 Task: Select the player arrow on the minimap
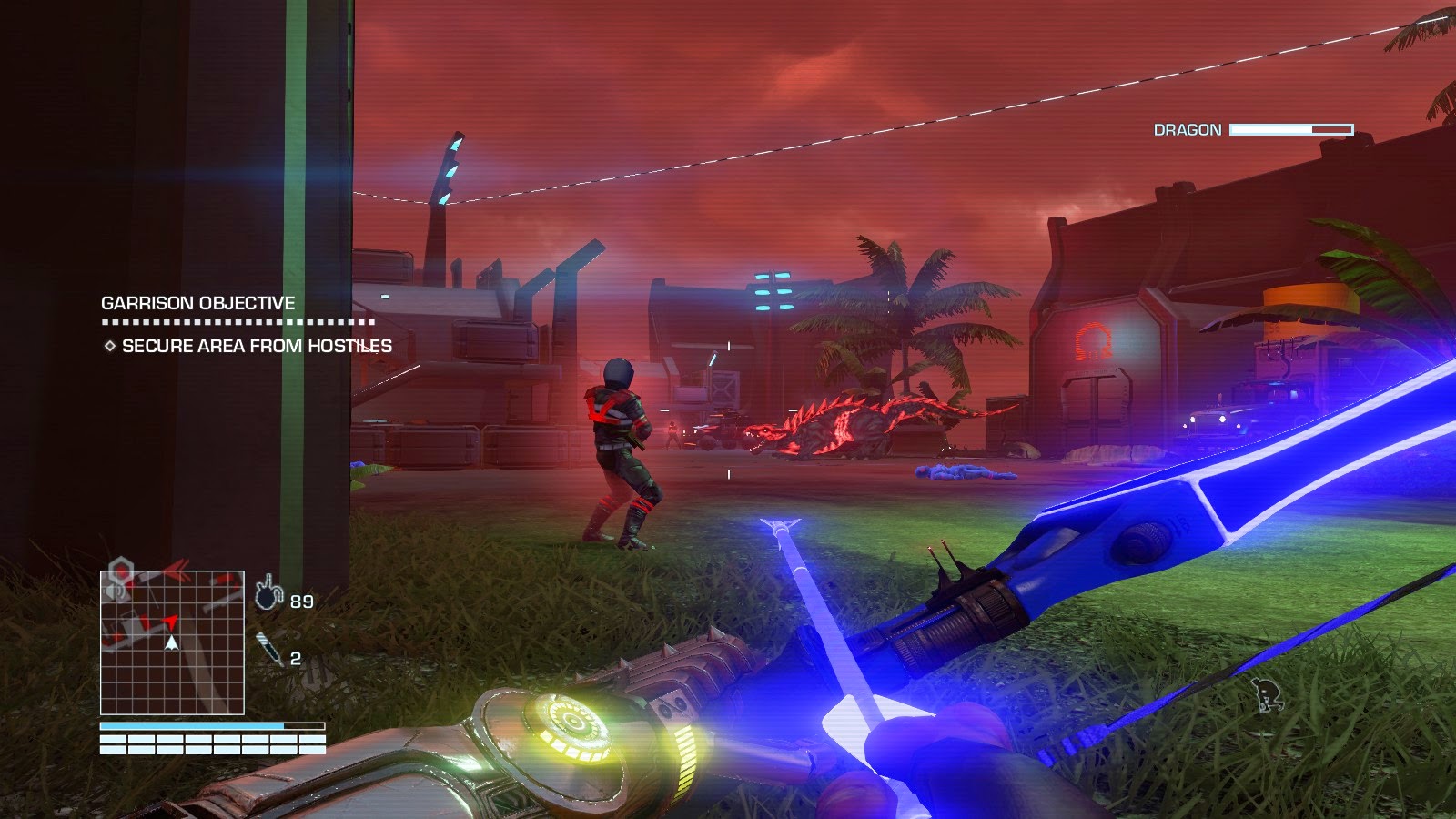click(x=172, y=642)
